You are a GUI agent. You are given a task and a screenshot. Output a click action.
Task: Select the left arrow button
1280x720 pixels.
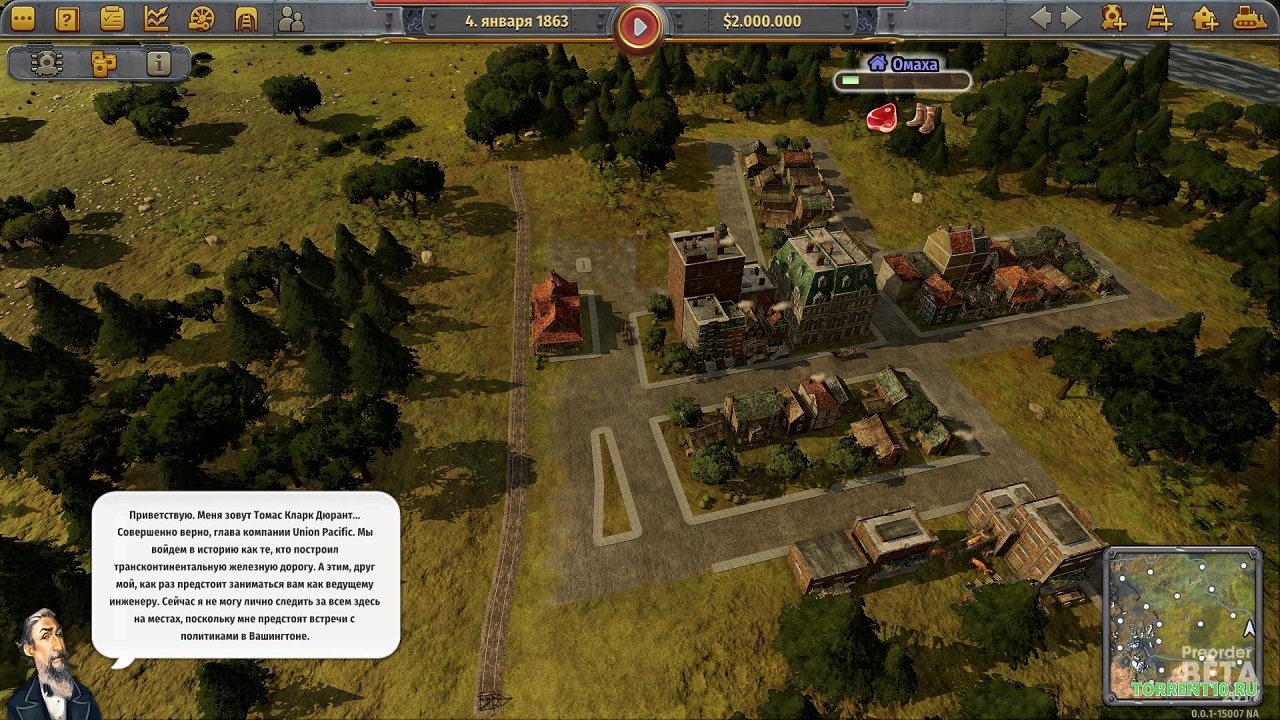[1041, 18]
